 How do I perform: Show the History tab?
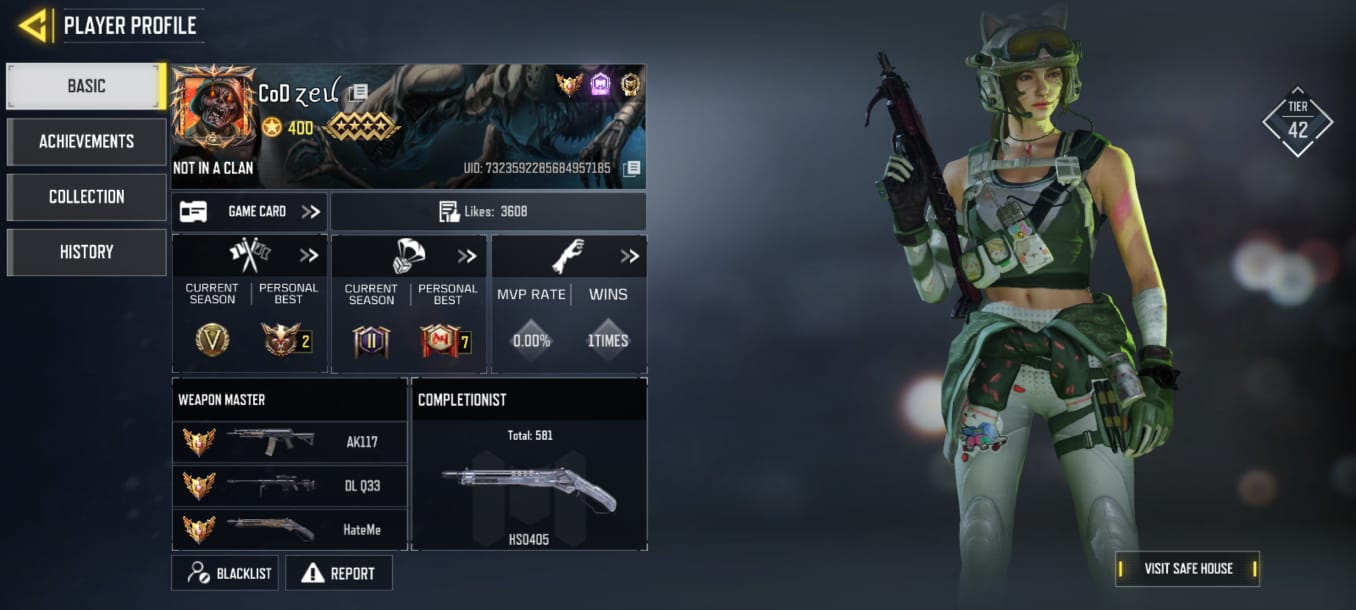point(86,252)
